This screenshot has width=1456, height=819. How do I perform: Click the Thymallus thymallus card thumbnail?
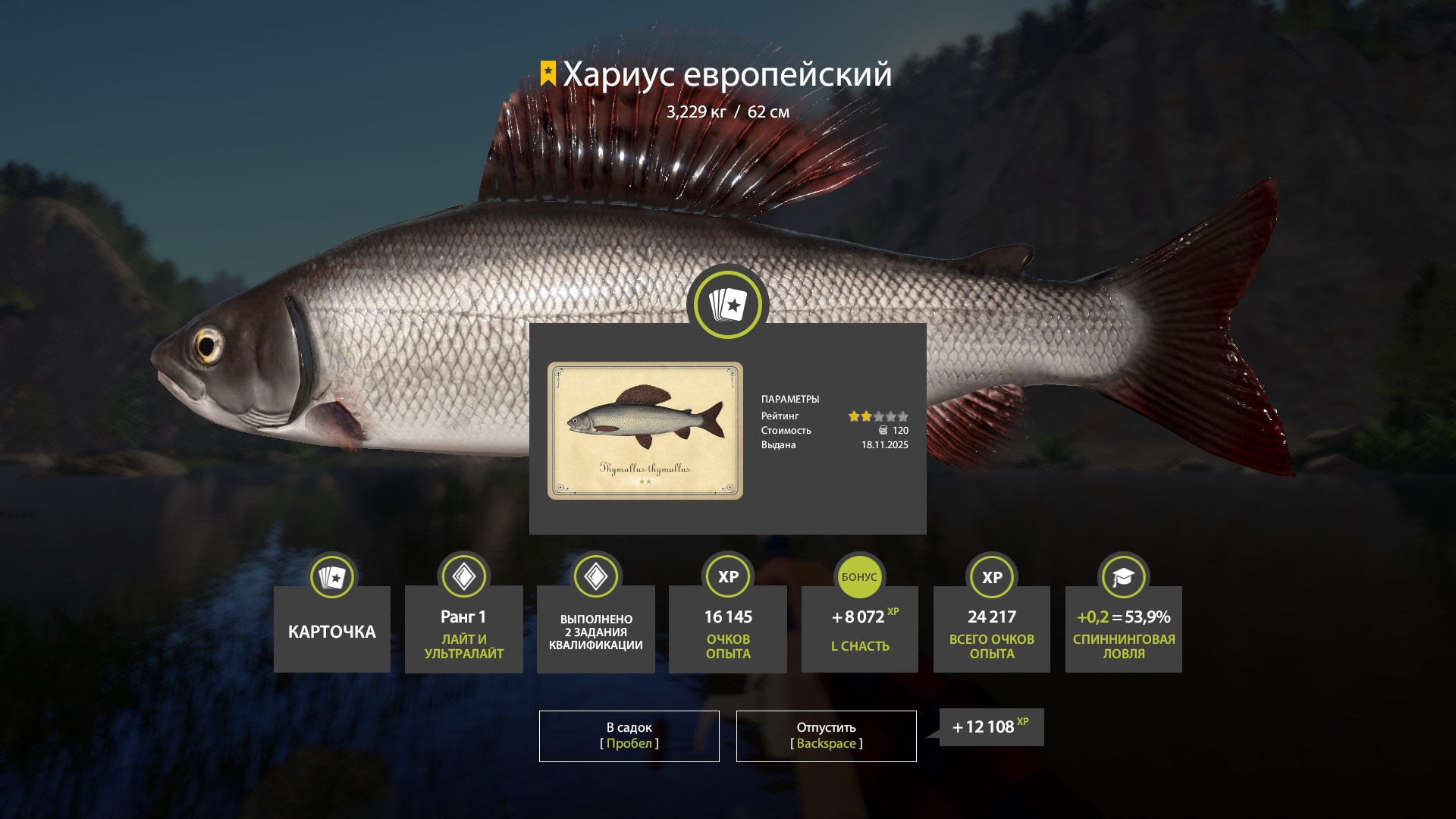click(x=645, y=429)
